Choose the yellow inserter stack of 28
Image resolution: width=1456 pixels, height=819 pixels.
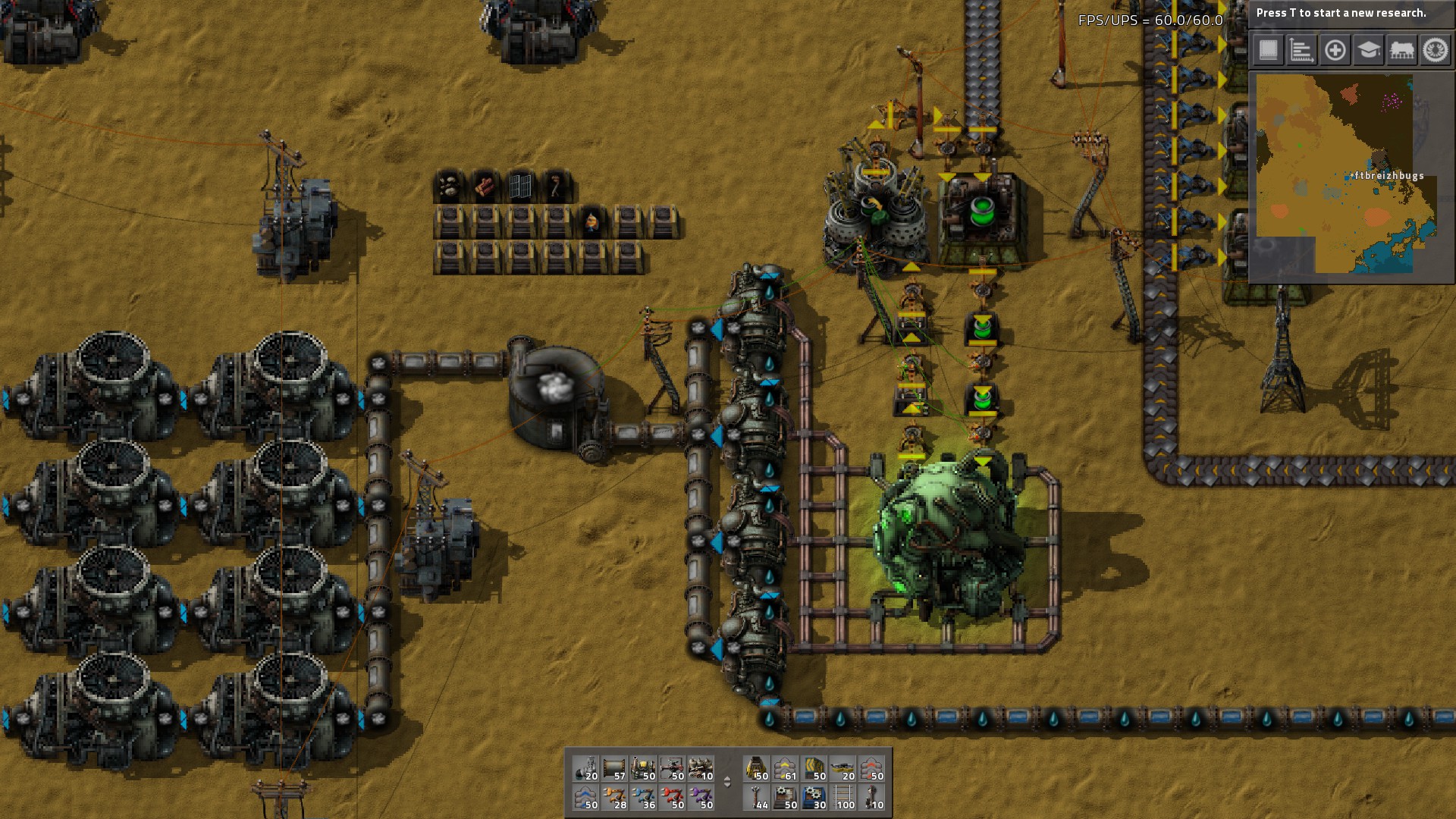(x=615, y=797)
